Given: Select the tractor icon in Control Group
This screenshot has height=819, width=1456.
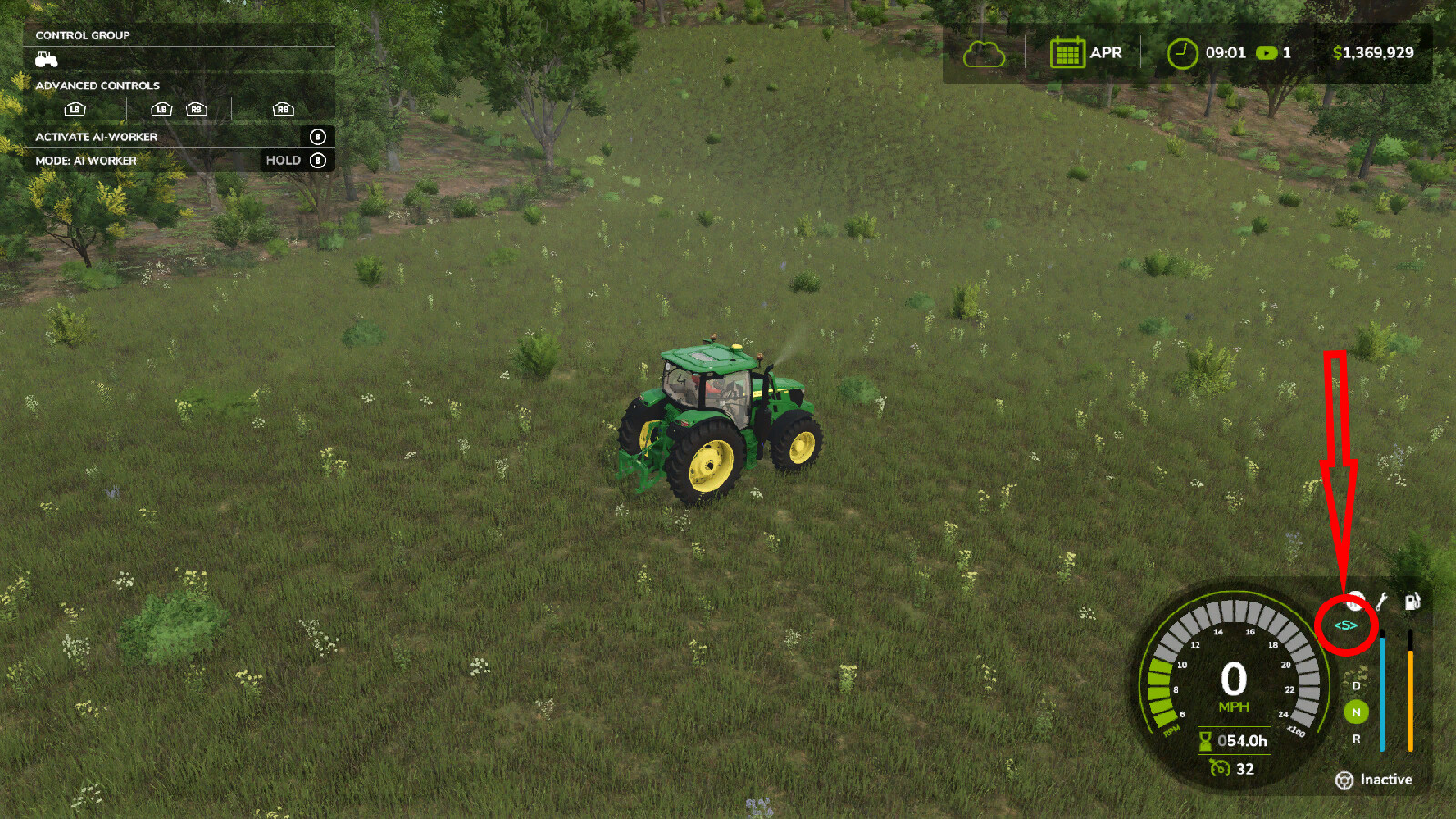Looking at the screenshot, I should 47,58.
